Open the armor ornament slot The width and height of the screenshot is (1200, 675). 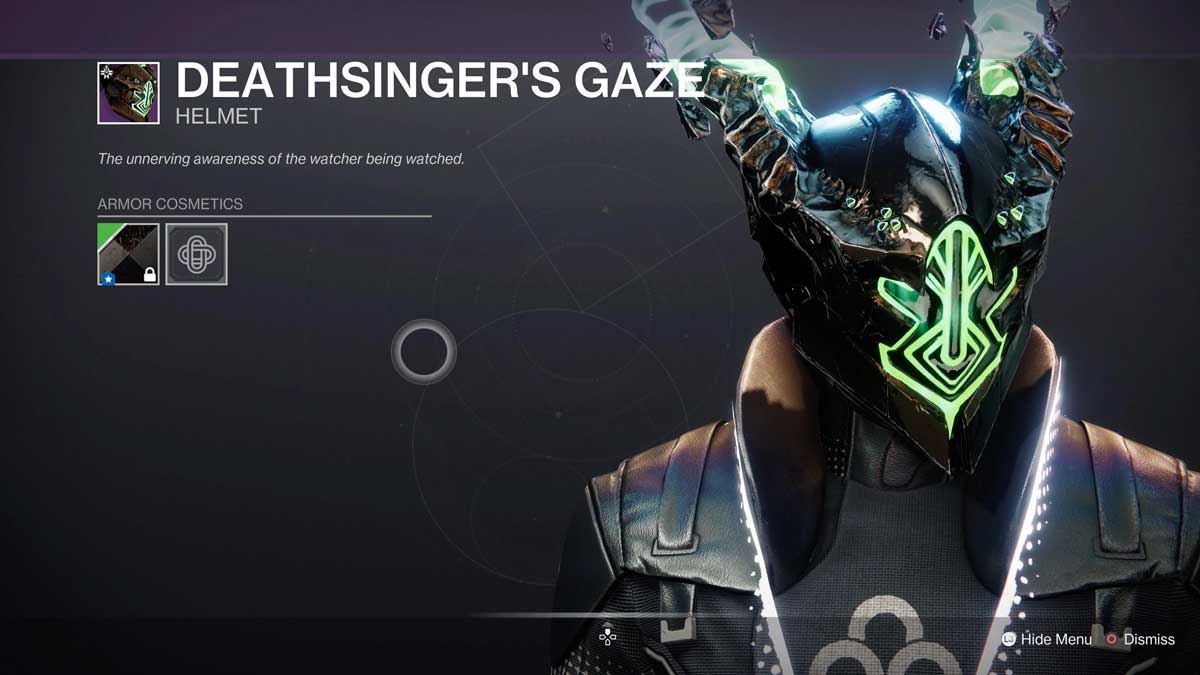(196, 254)
